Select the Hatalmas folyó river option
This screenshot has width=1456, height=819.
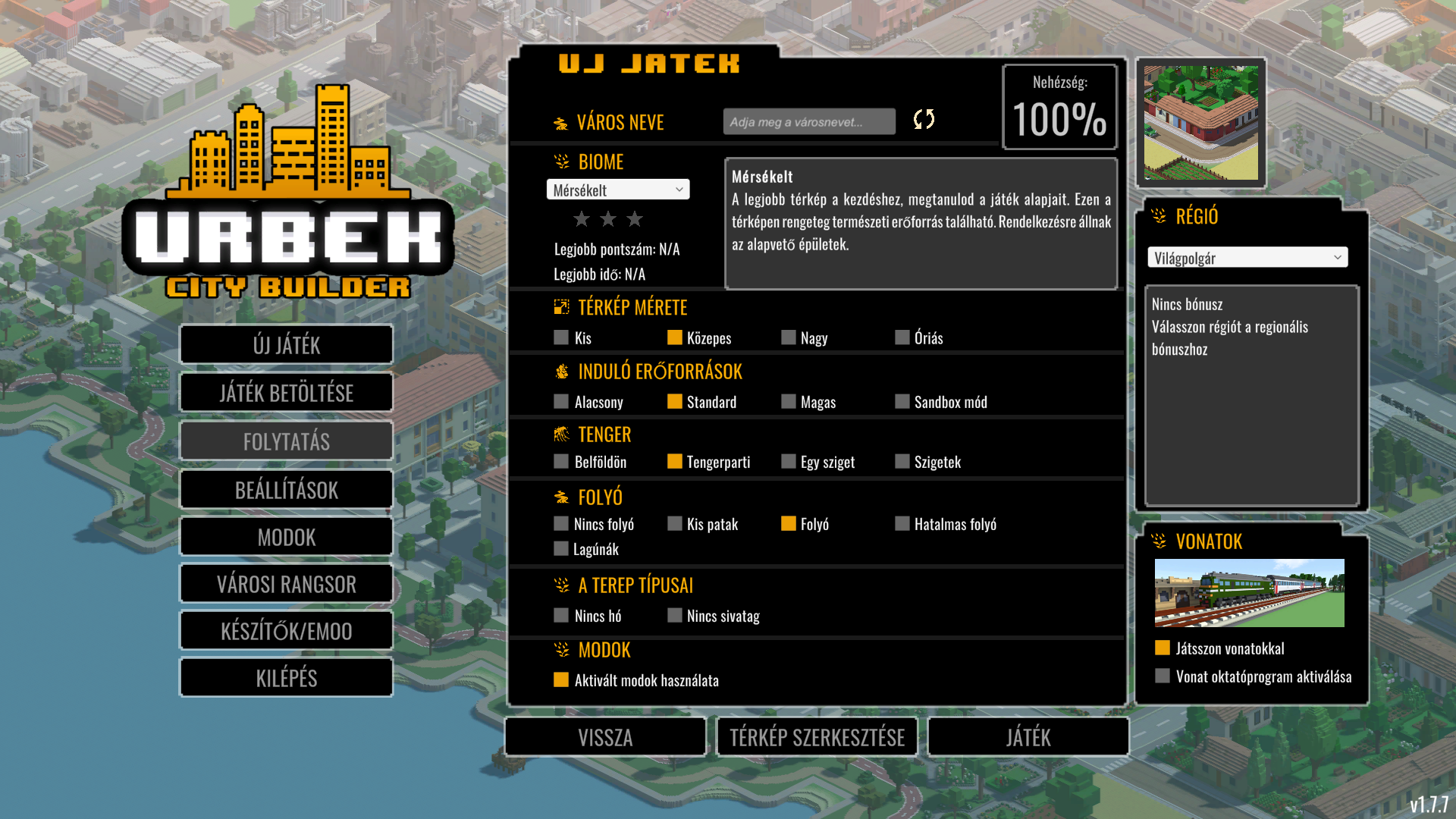[902, 524]
